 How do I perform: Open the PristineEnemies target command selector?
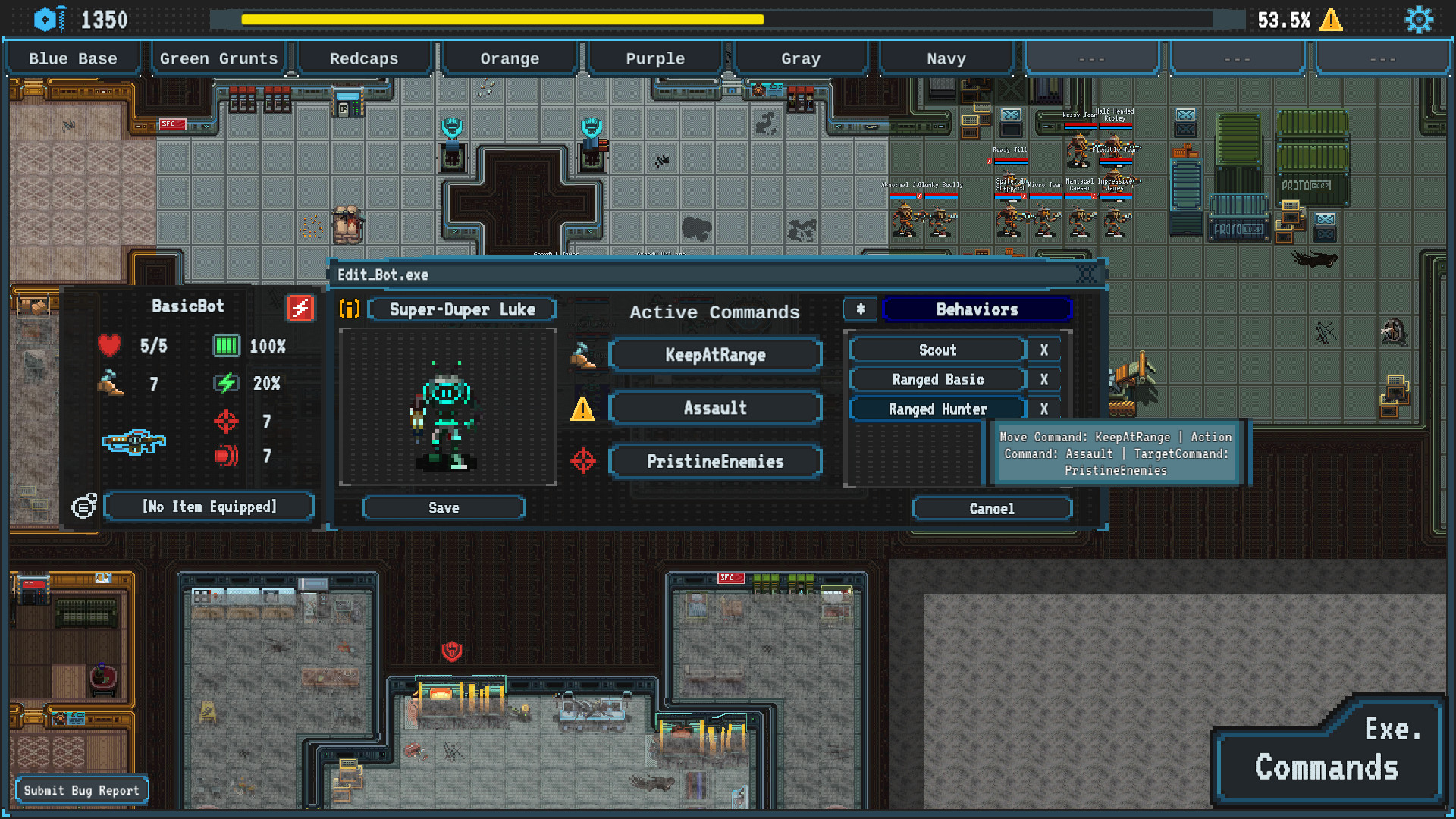point(714,461)
